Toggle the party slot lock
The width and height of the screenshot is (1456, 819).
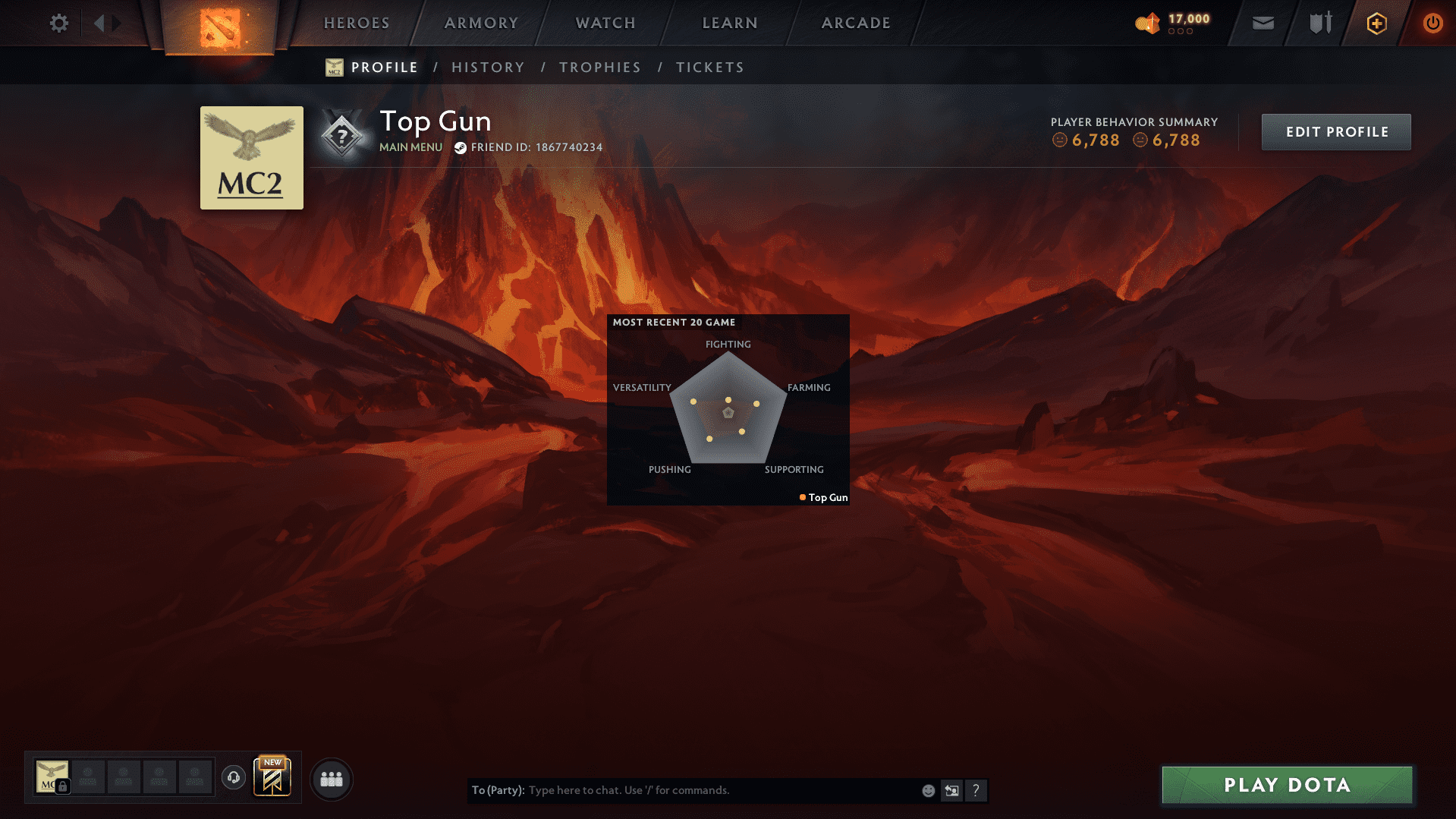click(63, 787)
